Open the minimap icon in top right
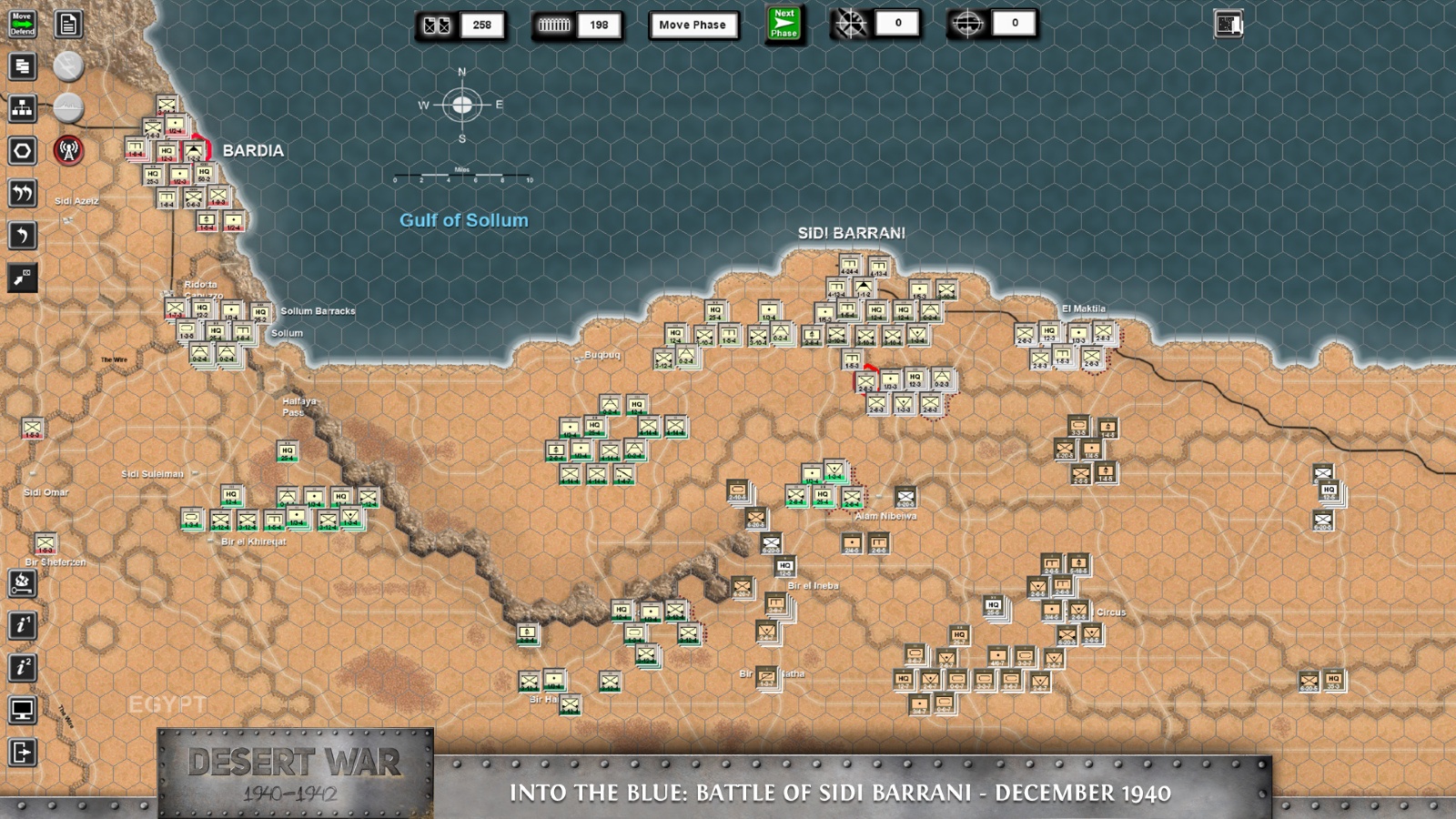 (x=1228, y=25)
